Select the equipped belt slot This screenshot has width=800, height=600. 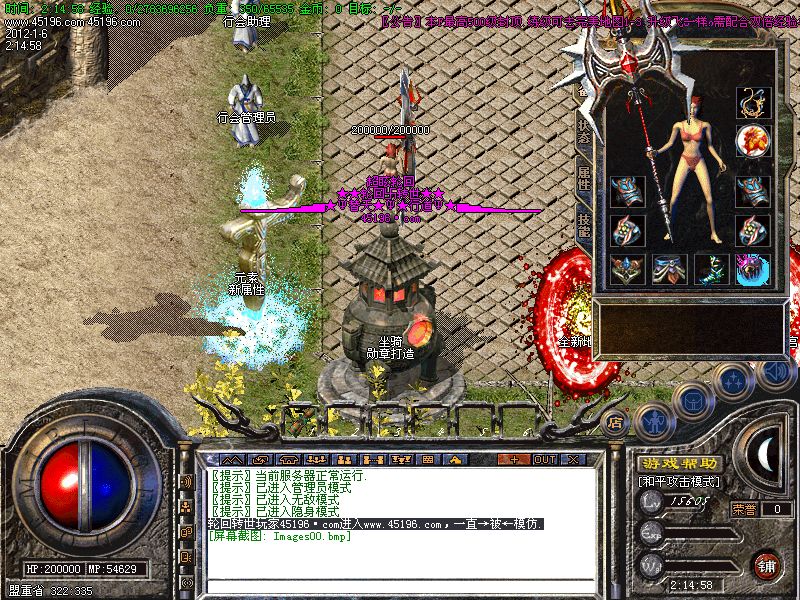pyautogui.click(x=669, y=270)
